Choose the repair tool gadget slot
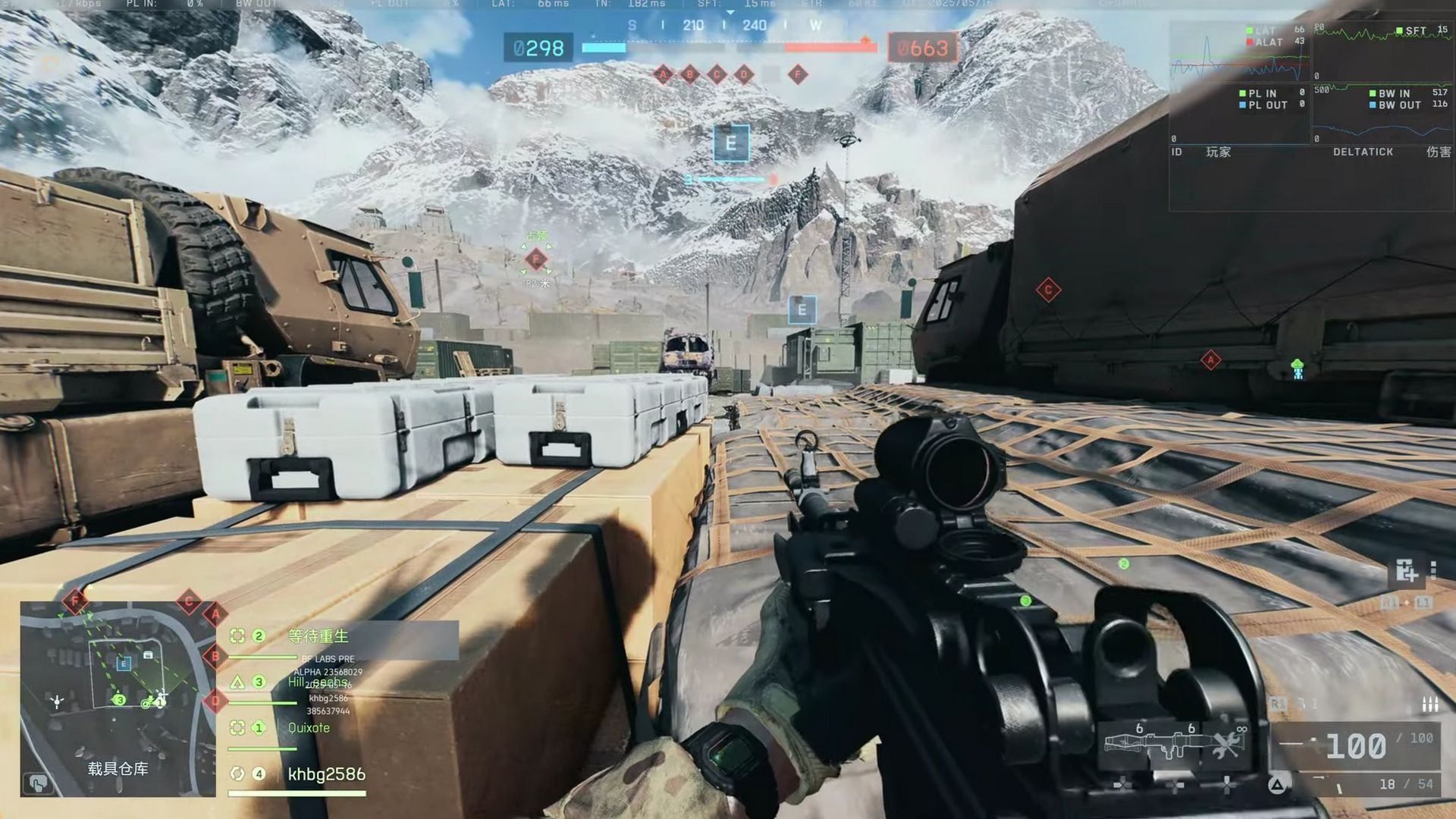This screenshot has width=1456, height=819. pos(1226,743)
